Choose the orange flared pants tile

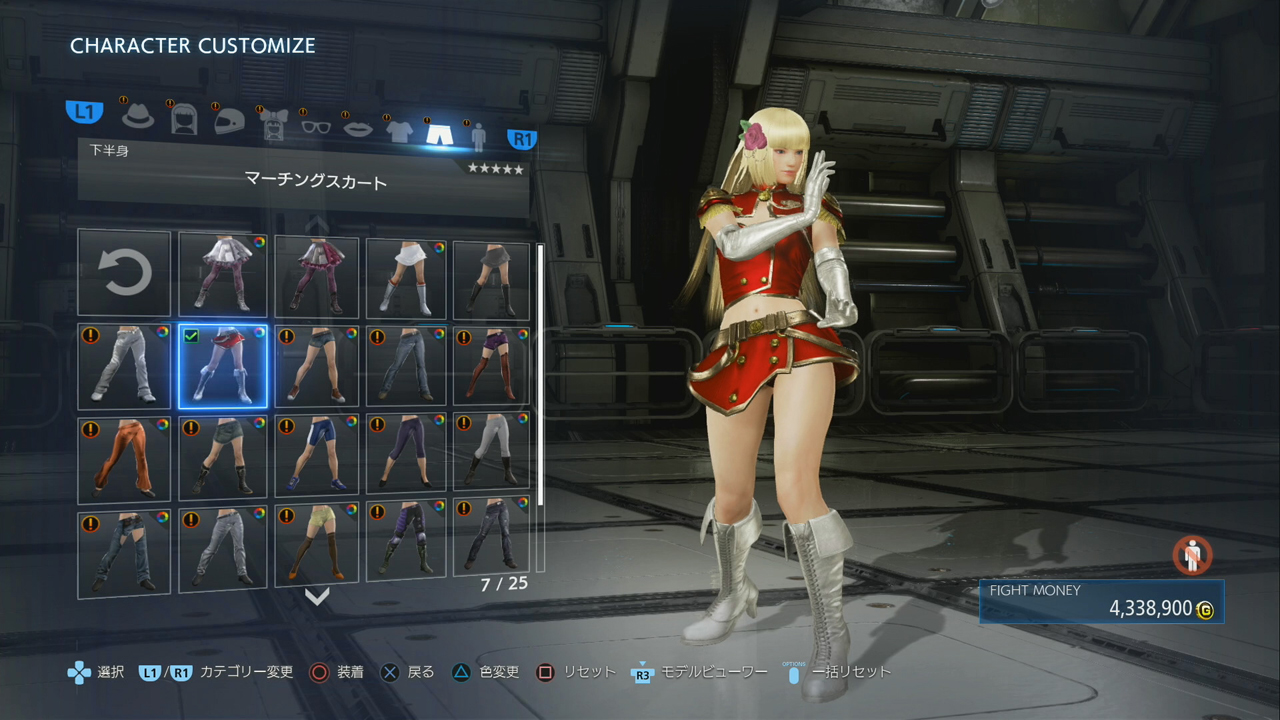pos(124,458)
